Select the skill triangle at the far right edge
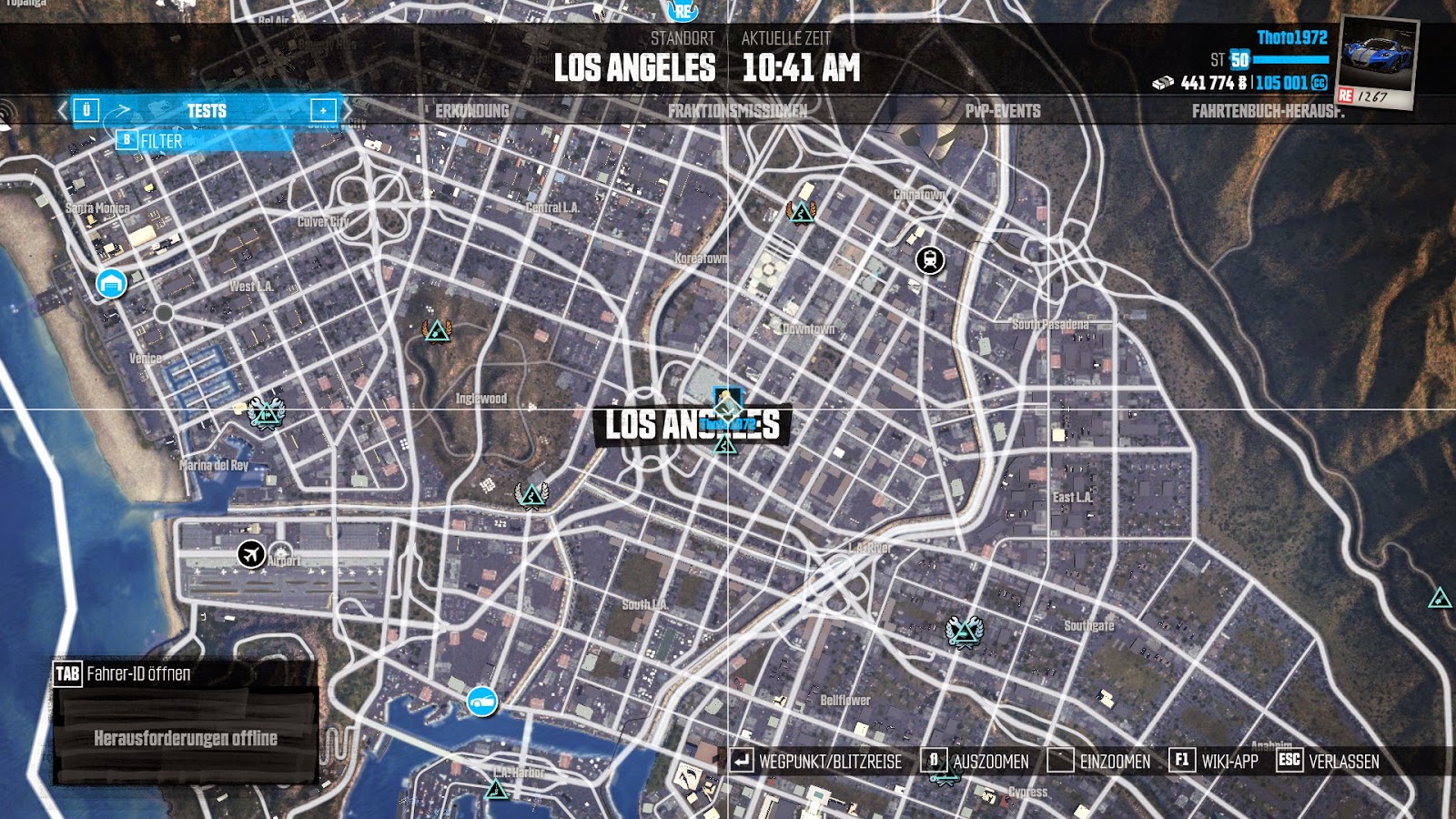Screen dimensions: 1456x819 click(x=1439, y=599)
